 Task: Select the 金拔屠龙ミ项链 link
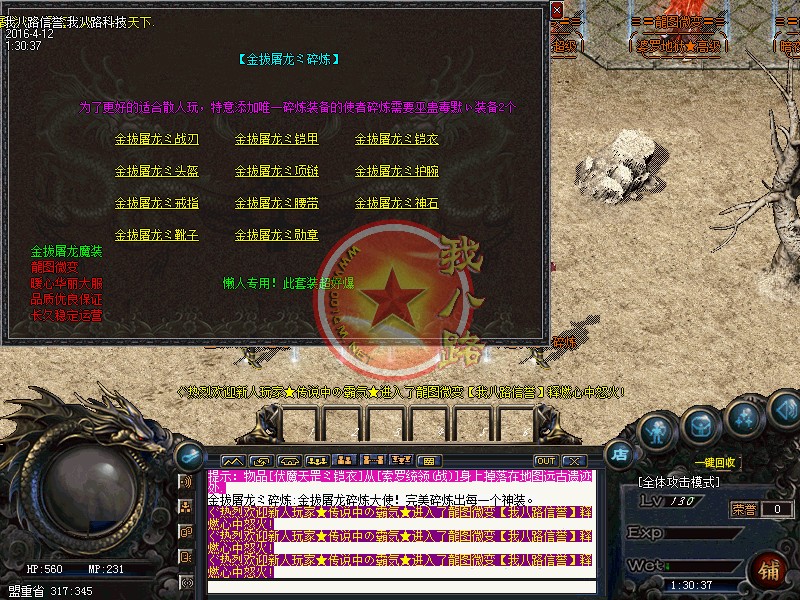coord(277,171)
